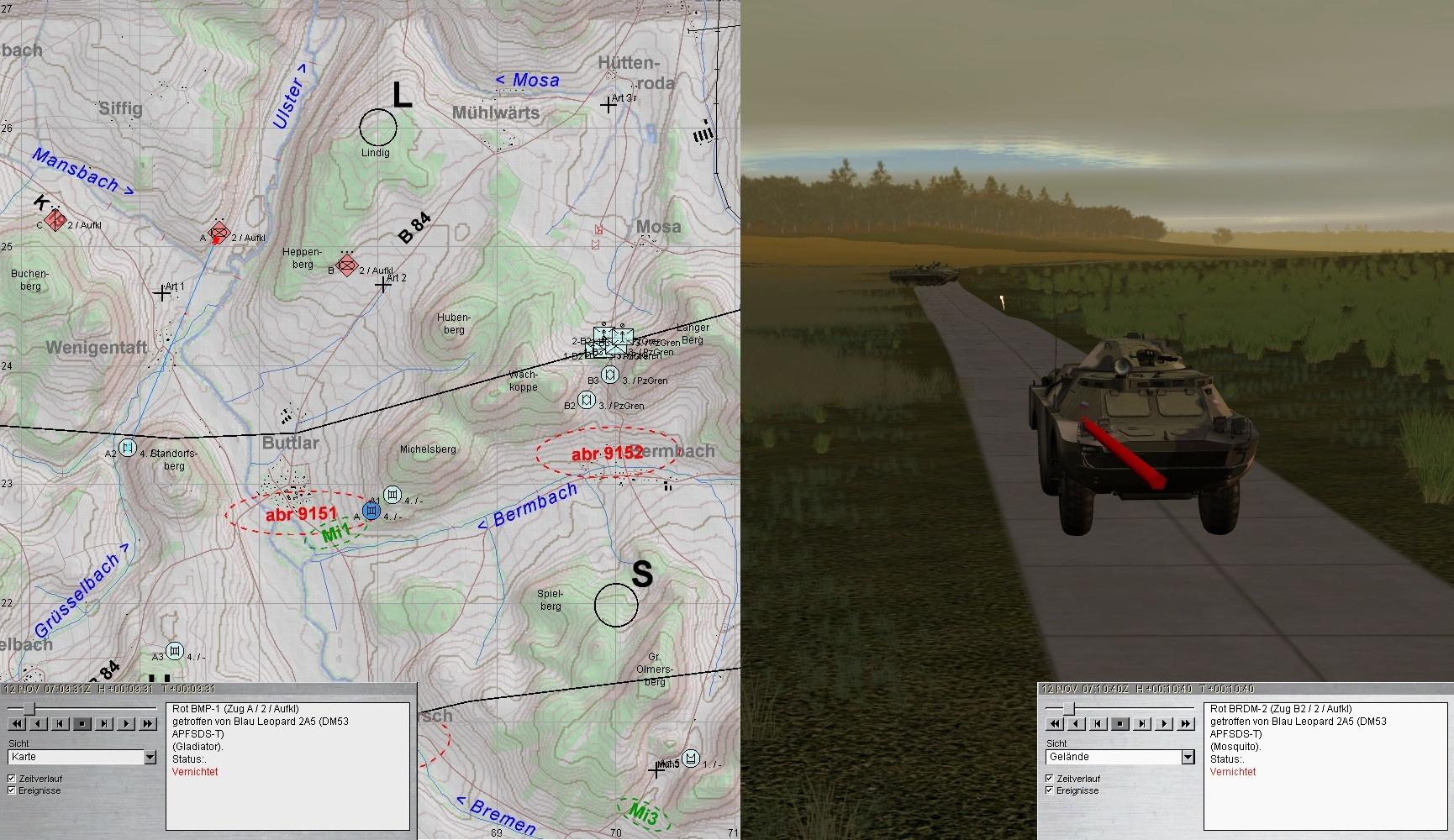This screenshot has width=1454, height=840.
Task: Skip to next event in Karte panel
Action: [x=104, y=723]
